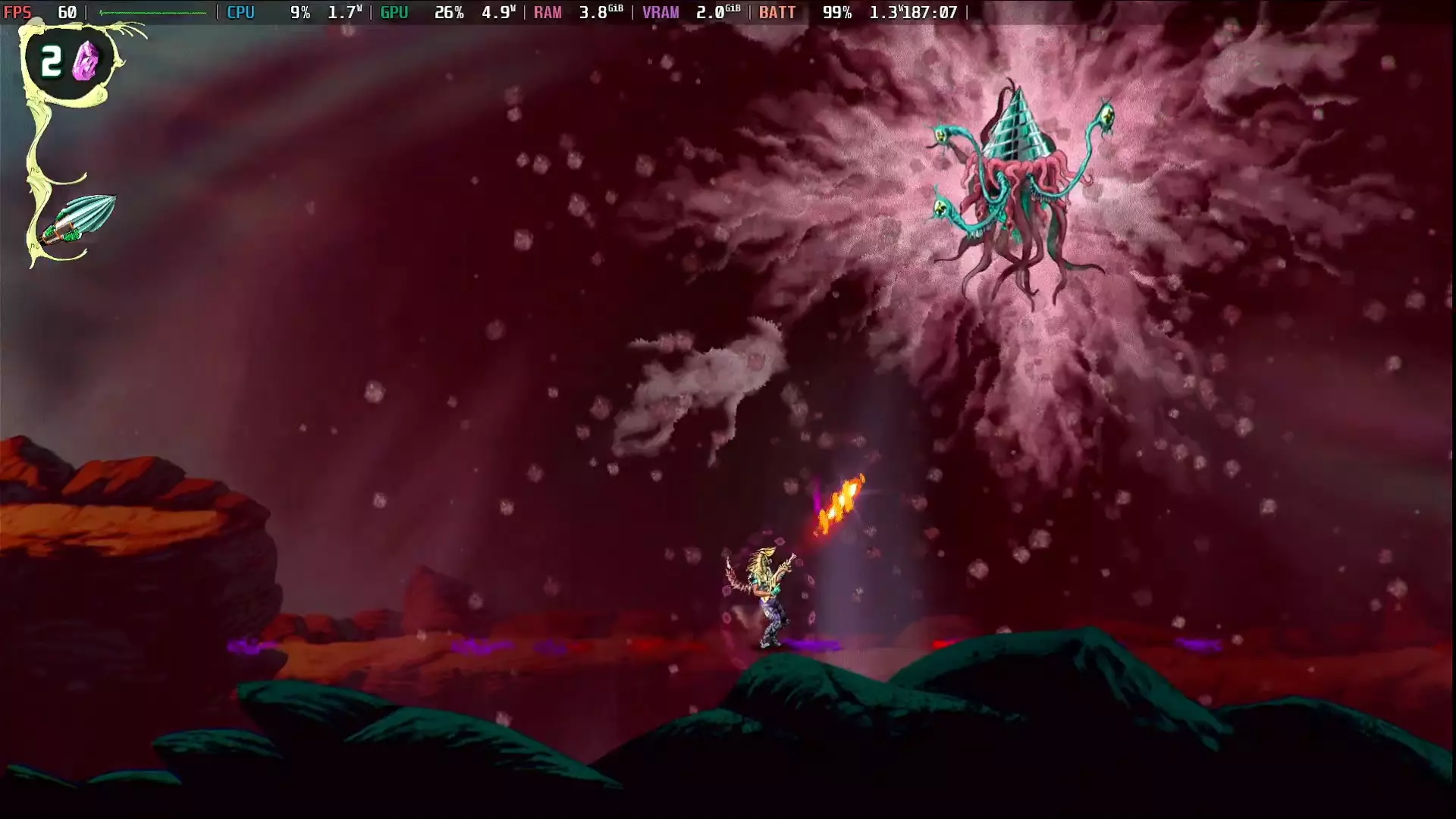Click the GPU usage indicator in the overlay

click(449, 12)
